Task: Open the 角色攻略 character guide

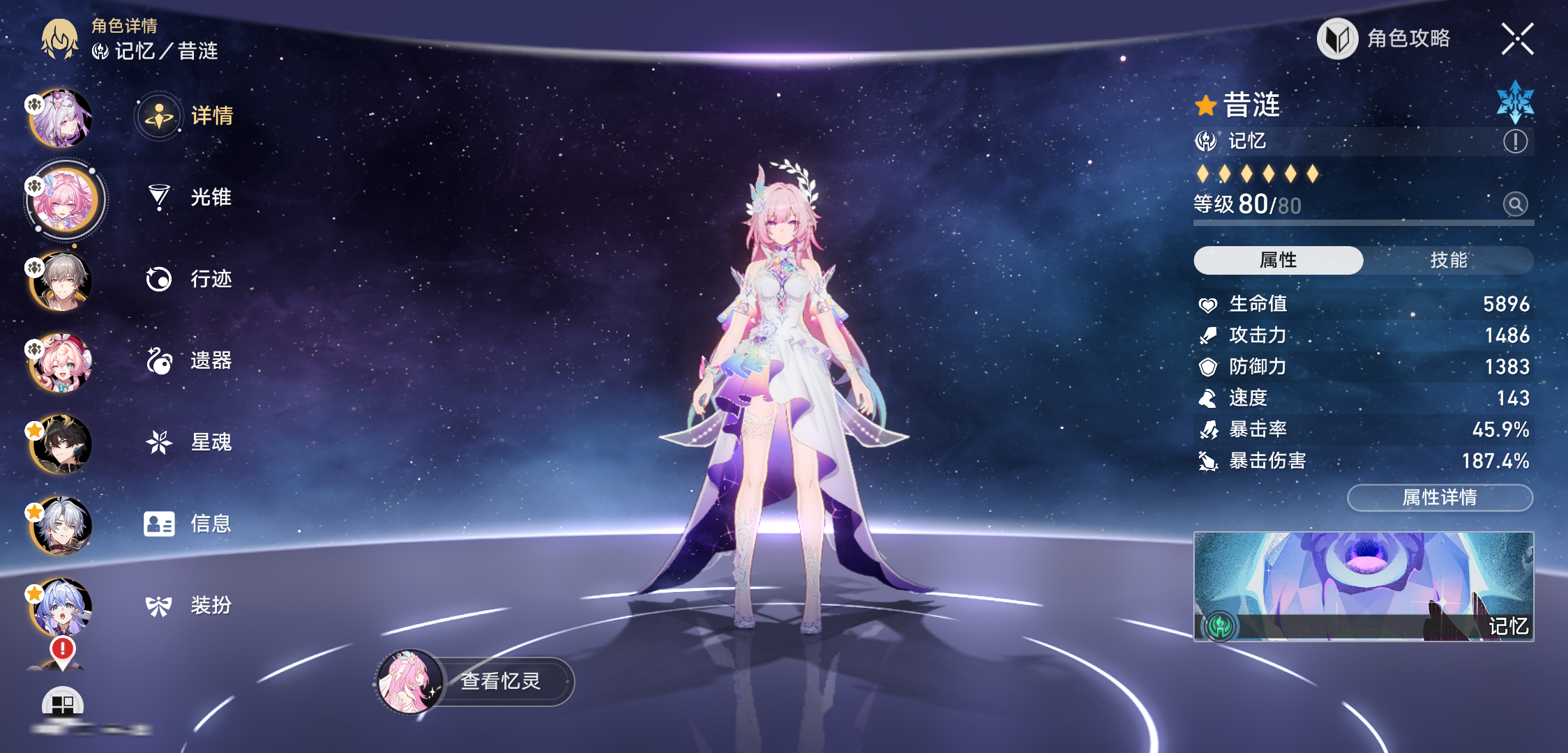Action: pyautogui.click(x=1385, y=39)
